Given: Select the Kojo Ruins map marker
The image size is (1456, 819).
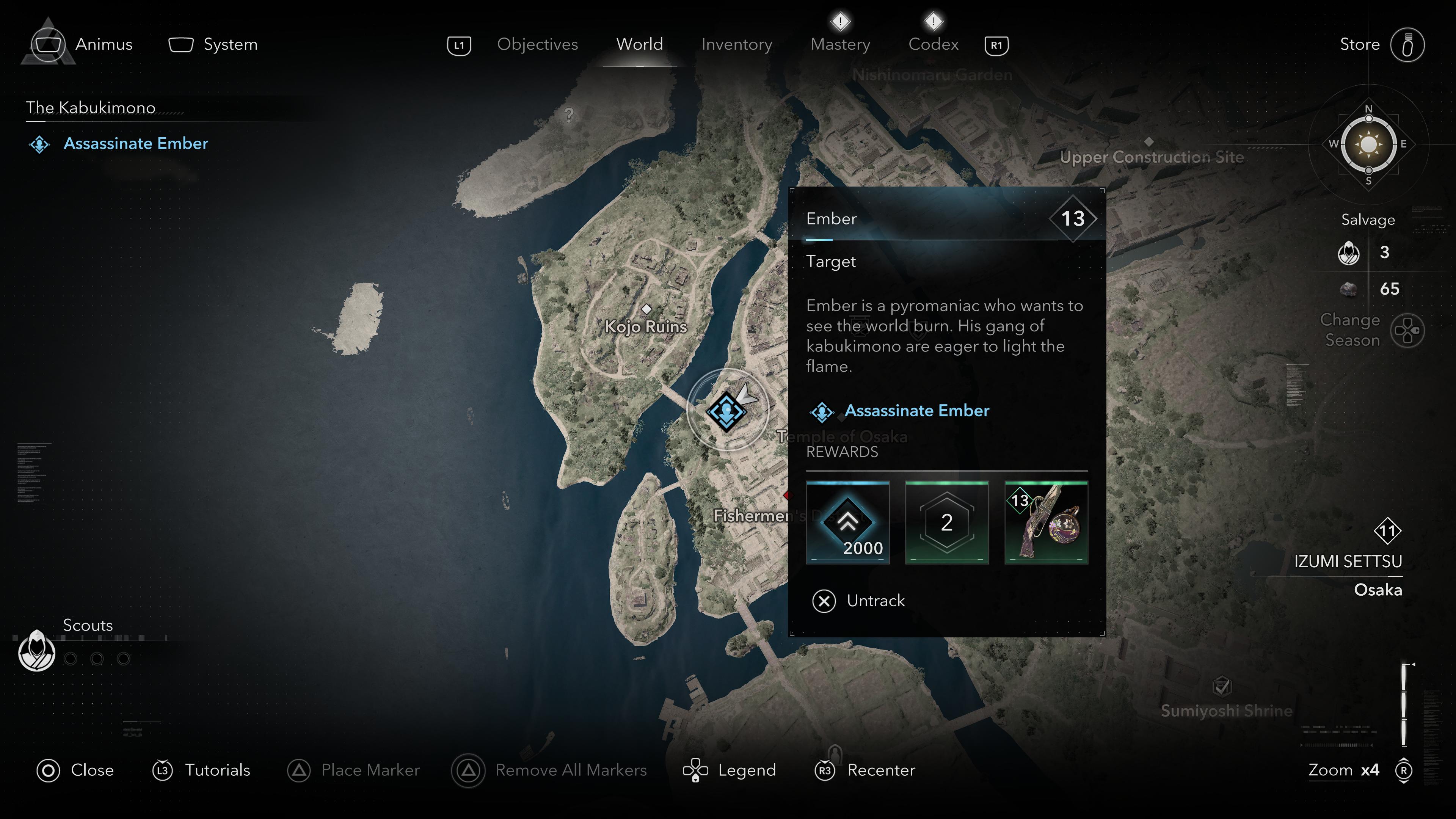Looking at the screenshot, I should coord(646,309).
